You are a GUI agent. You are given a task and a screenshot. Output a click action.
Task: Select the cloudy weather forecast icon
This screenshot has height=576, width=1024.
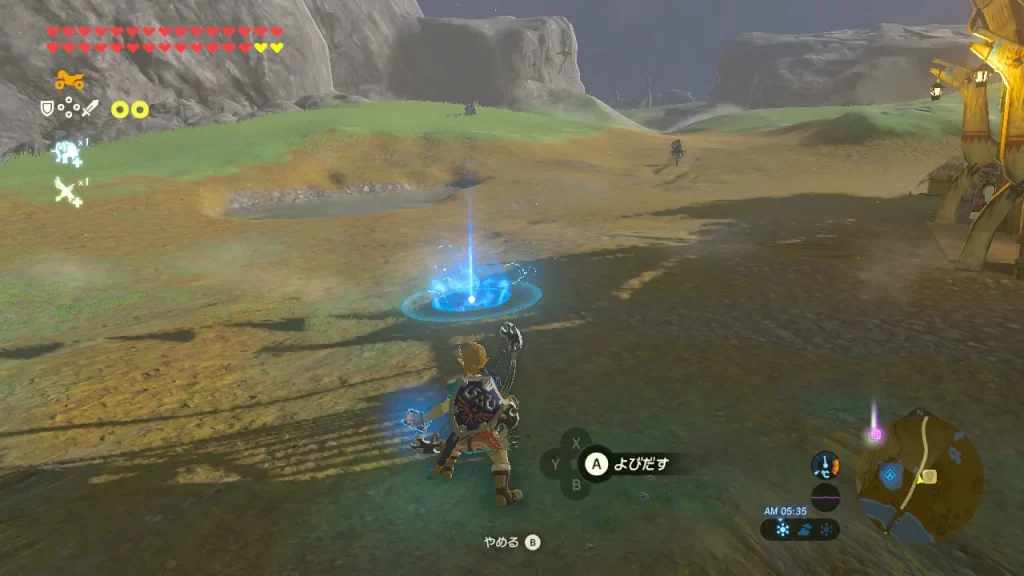805,530
